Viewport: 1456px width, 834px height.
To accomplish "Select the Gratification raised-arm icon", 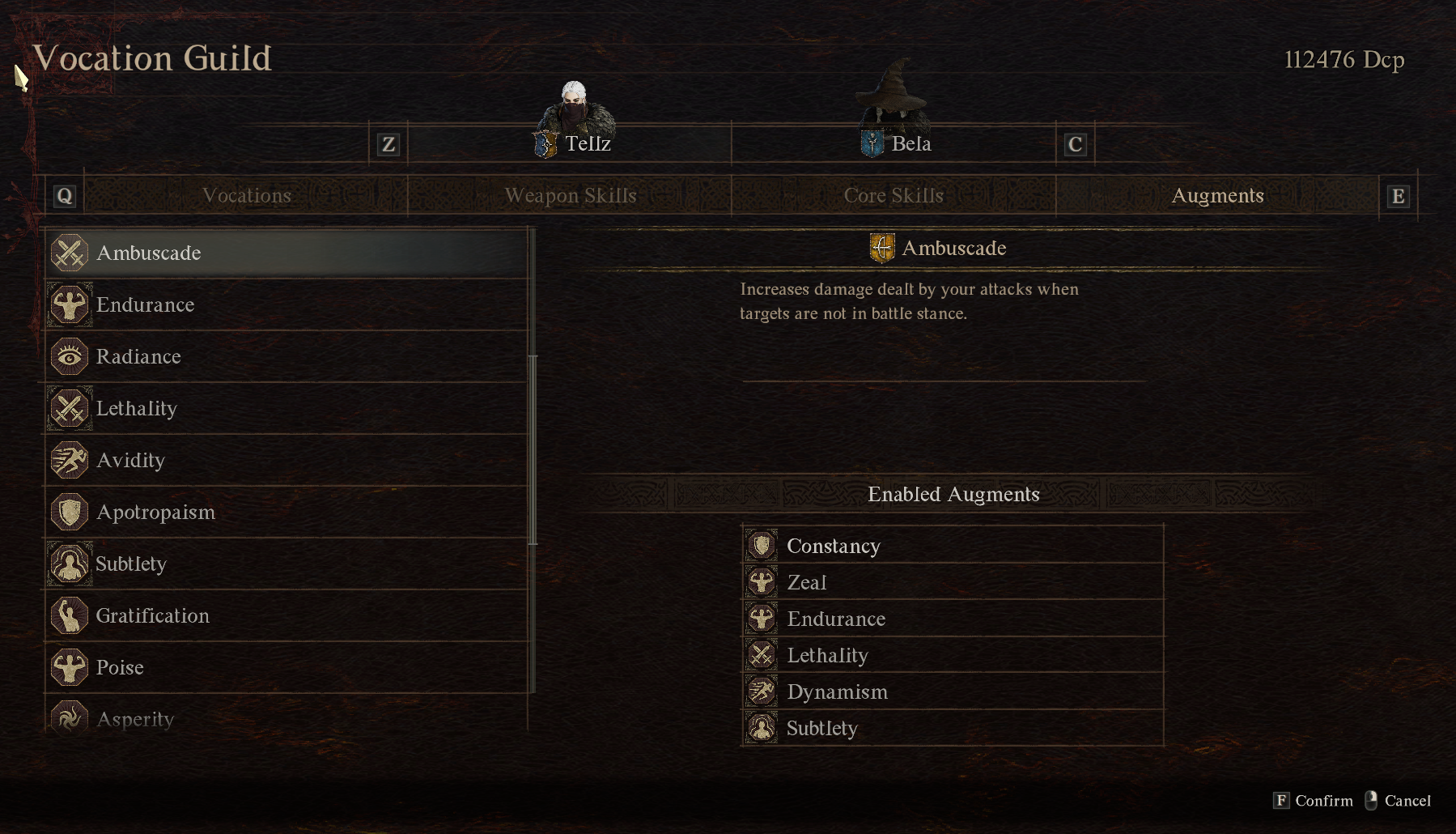I will point(70,615).
